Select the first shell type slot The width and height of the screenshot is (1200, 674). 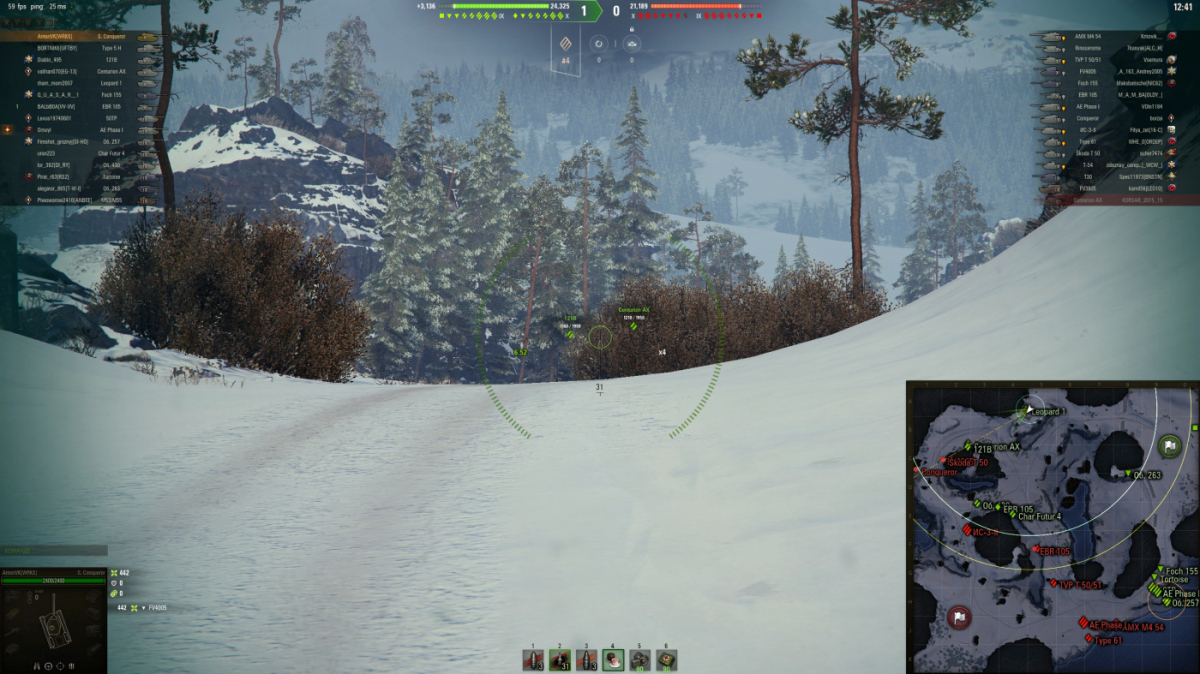tap(533, 660)
